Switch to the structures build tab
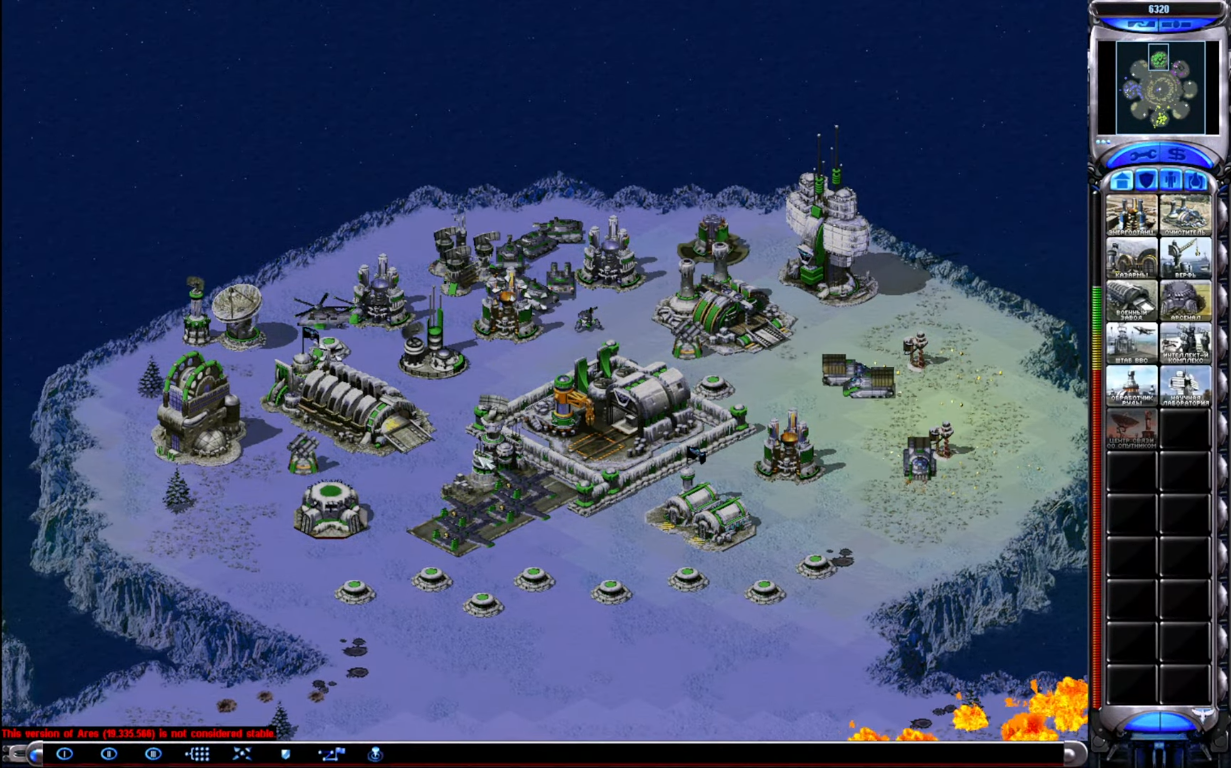Viewport: 1231px width, 768px height. point(1123,181)
